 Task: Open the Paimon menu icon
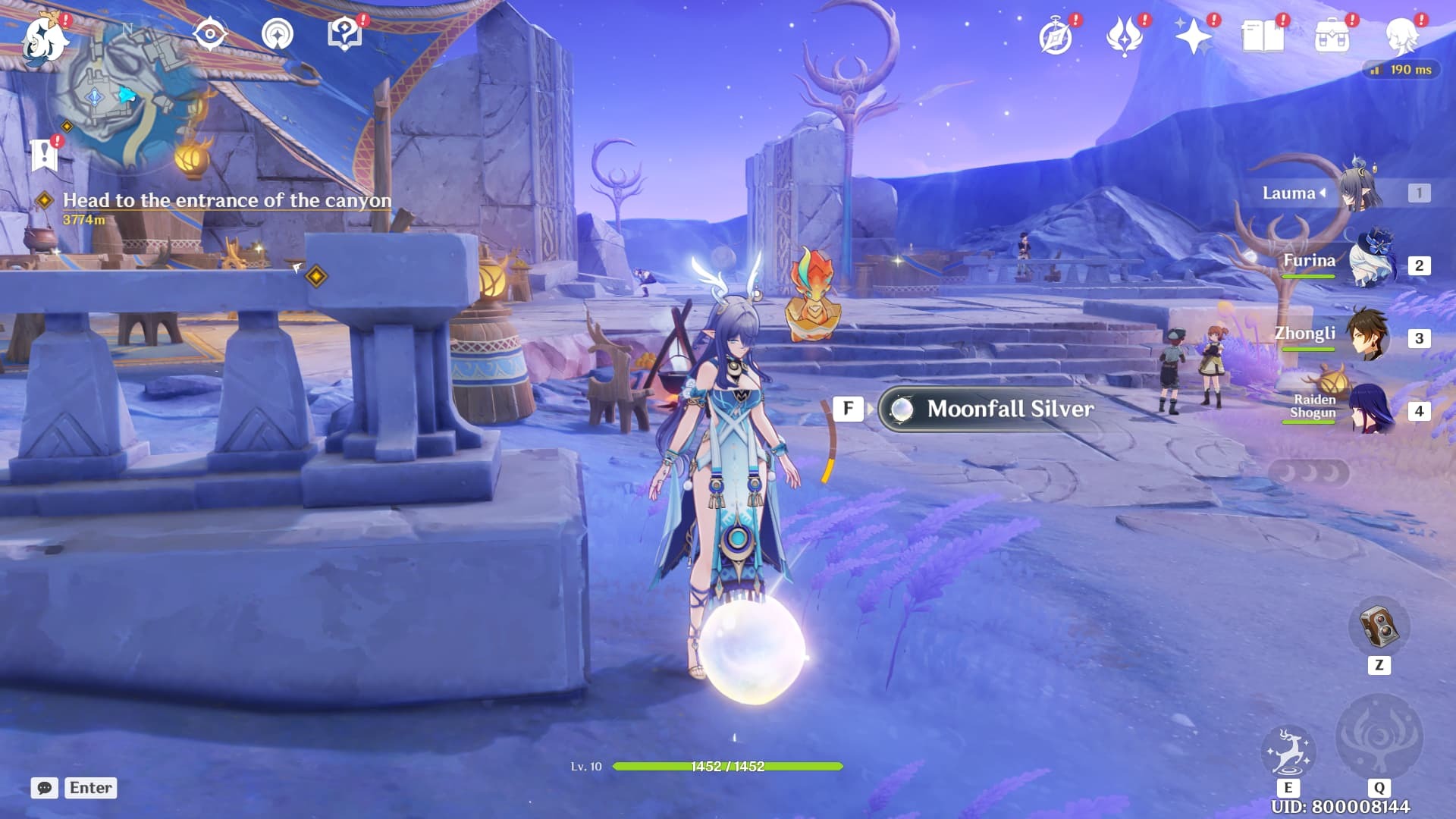coord(44,38)
